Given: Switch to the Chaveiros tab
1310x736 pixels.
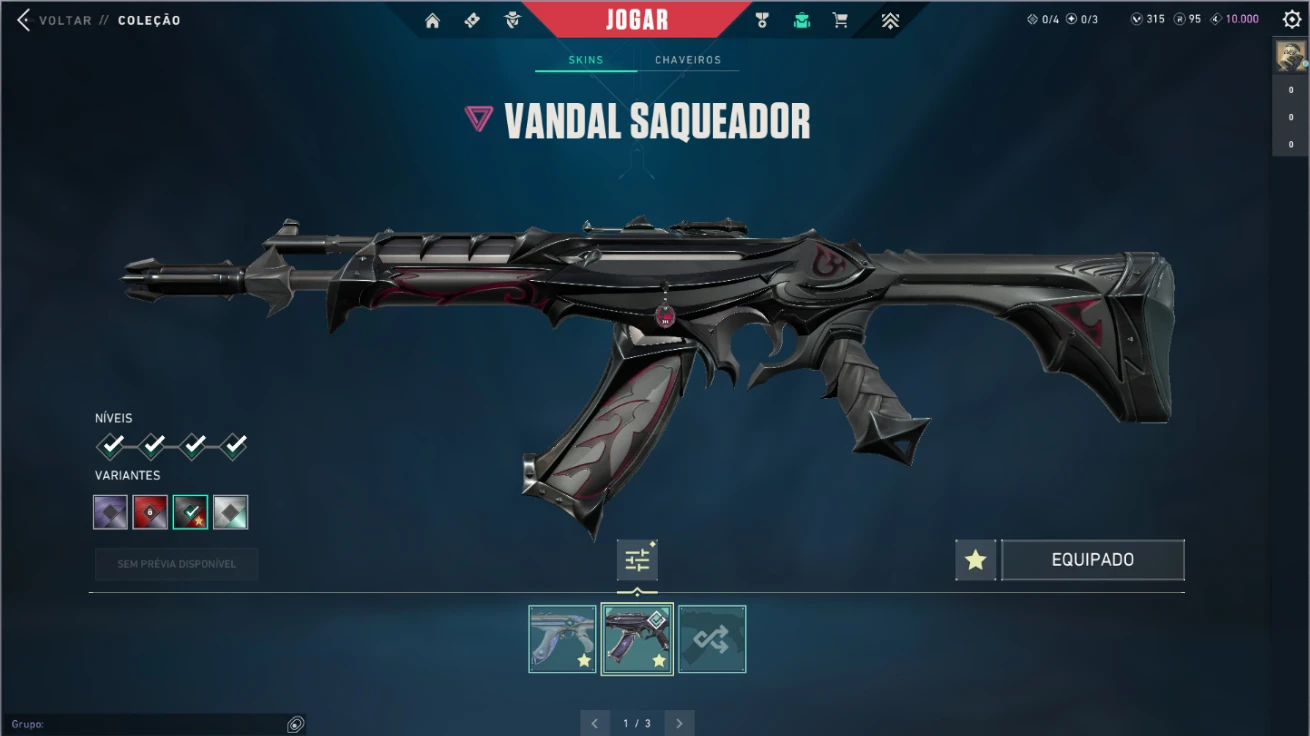Looking at the screenshot, I should (x=687, y=60).
